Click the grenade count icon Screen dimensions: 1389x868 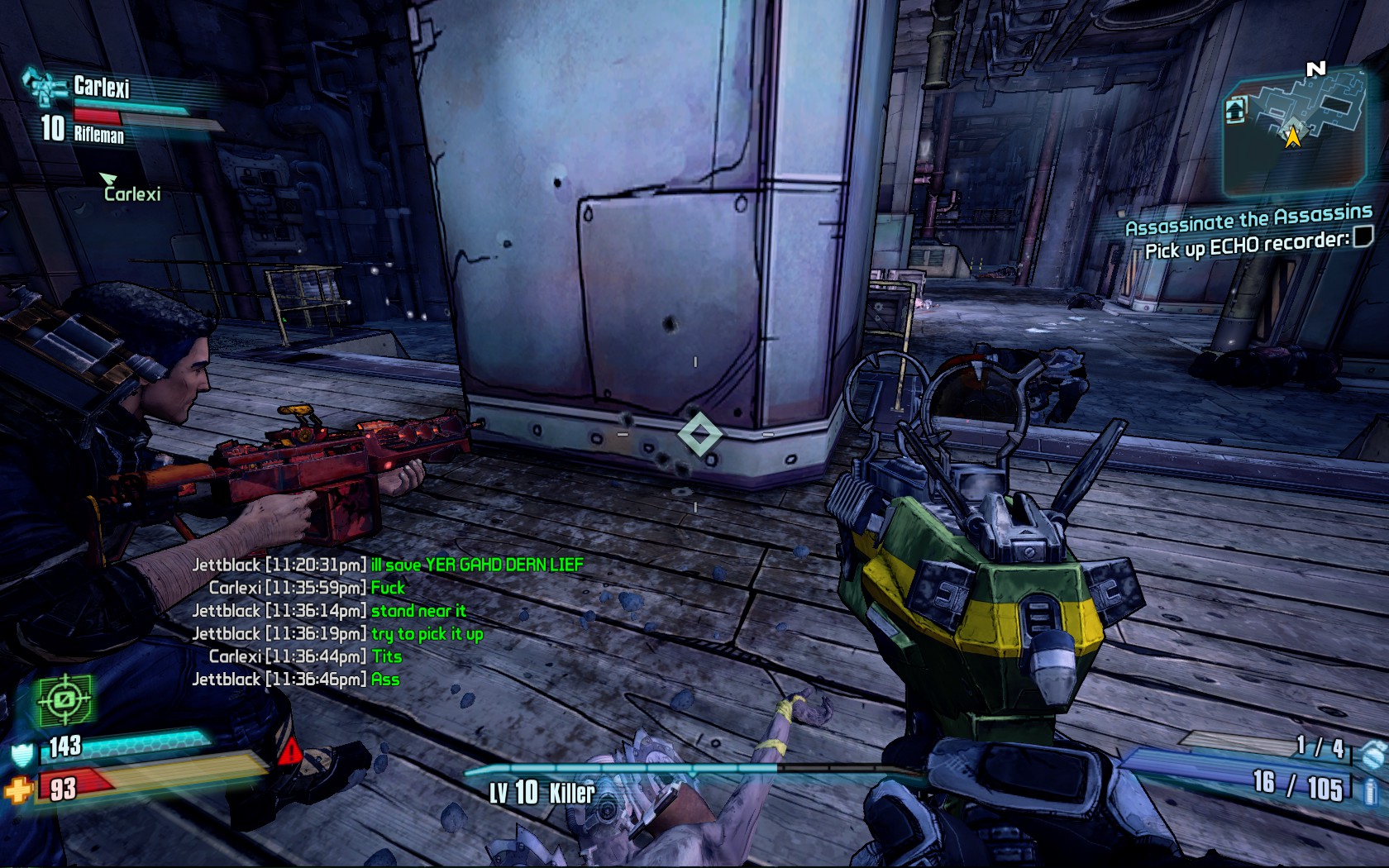click(1372, 753)
